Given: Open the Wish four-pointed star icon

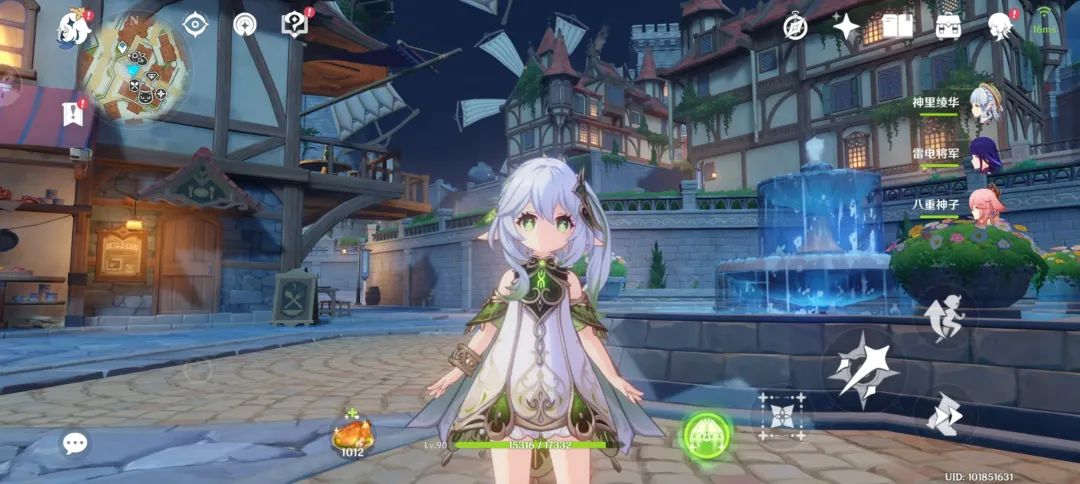Looking at the screenshot, I should [x=846, y=27].
